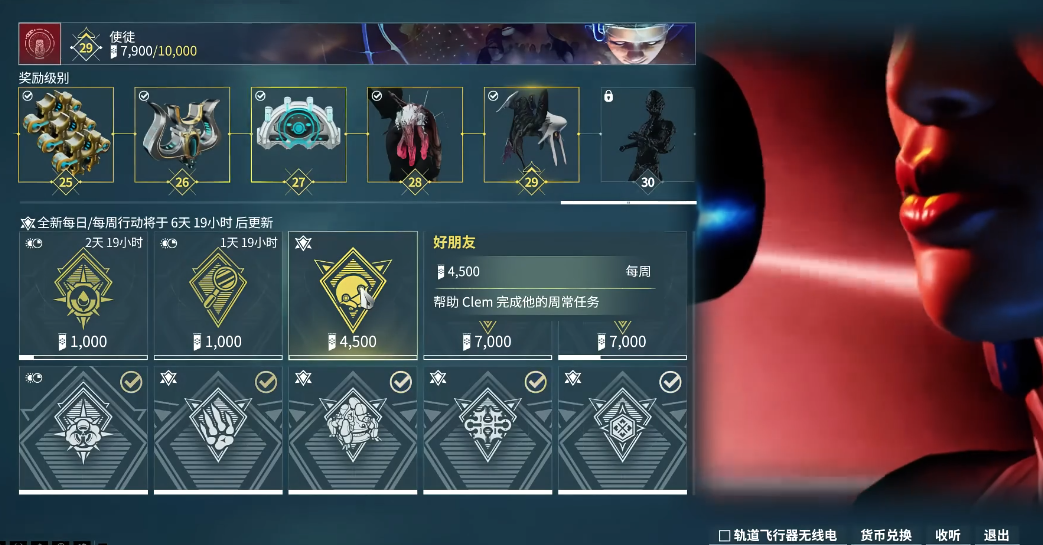
Task: View the completed flower emblem challenge
Action: [83, 428]
